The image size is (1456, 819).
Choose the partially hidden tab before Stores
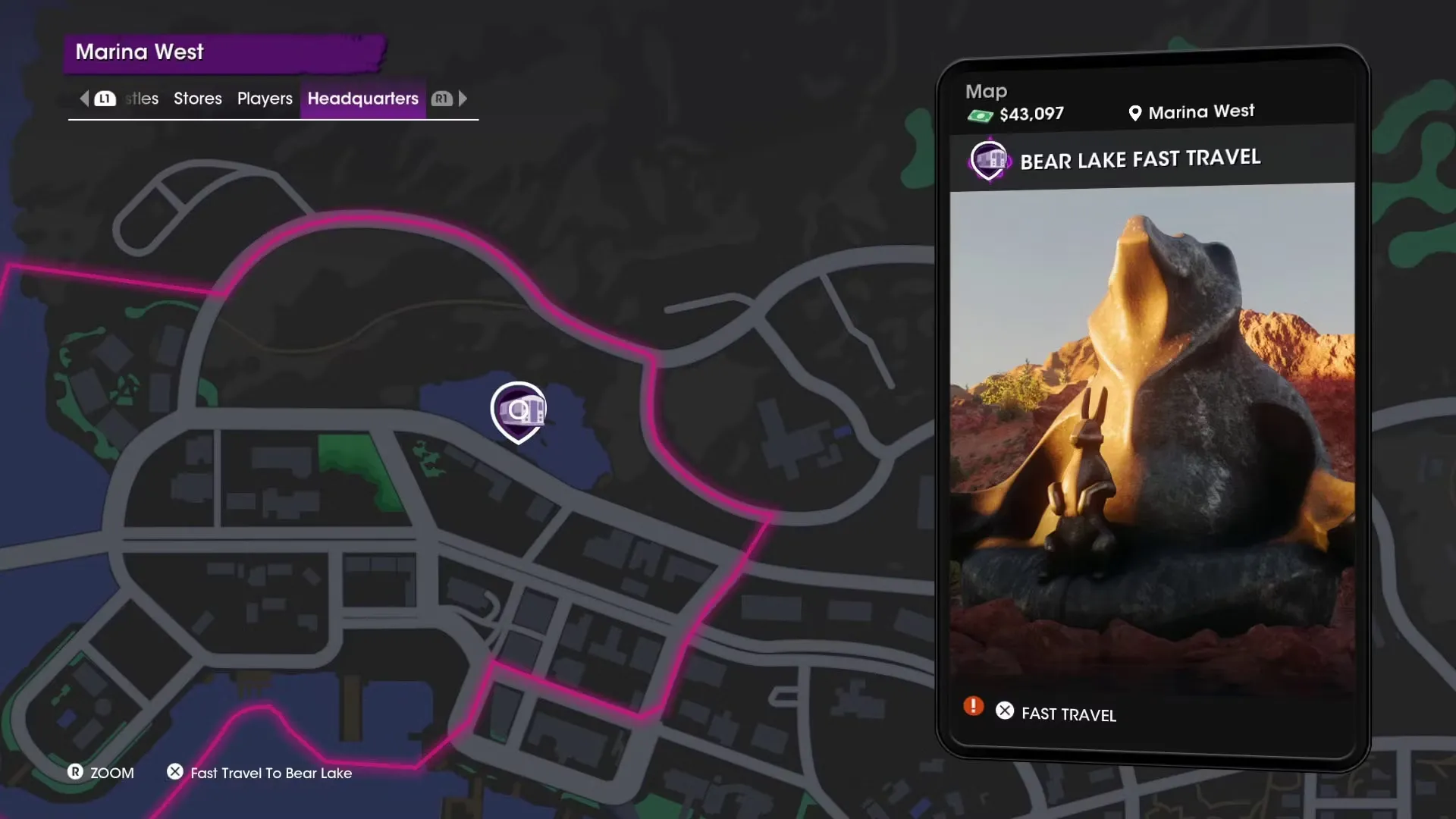point(143,99)
